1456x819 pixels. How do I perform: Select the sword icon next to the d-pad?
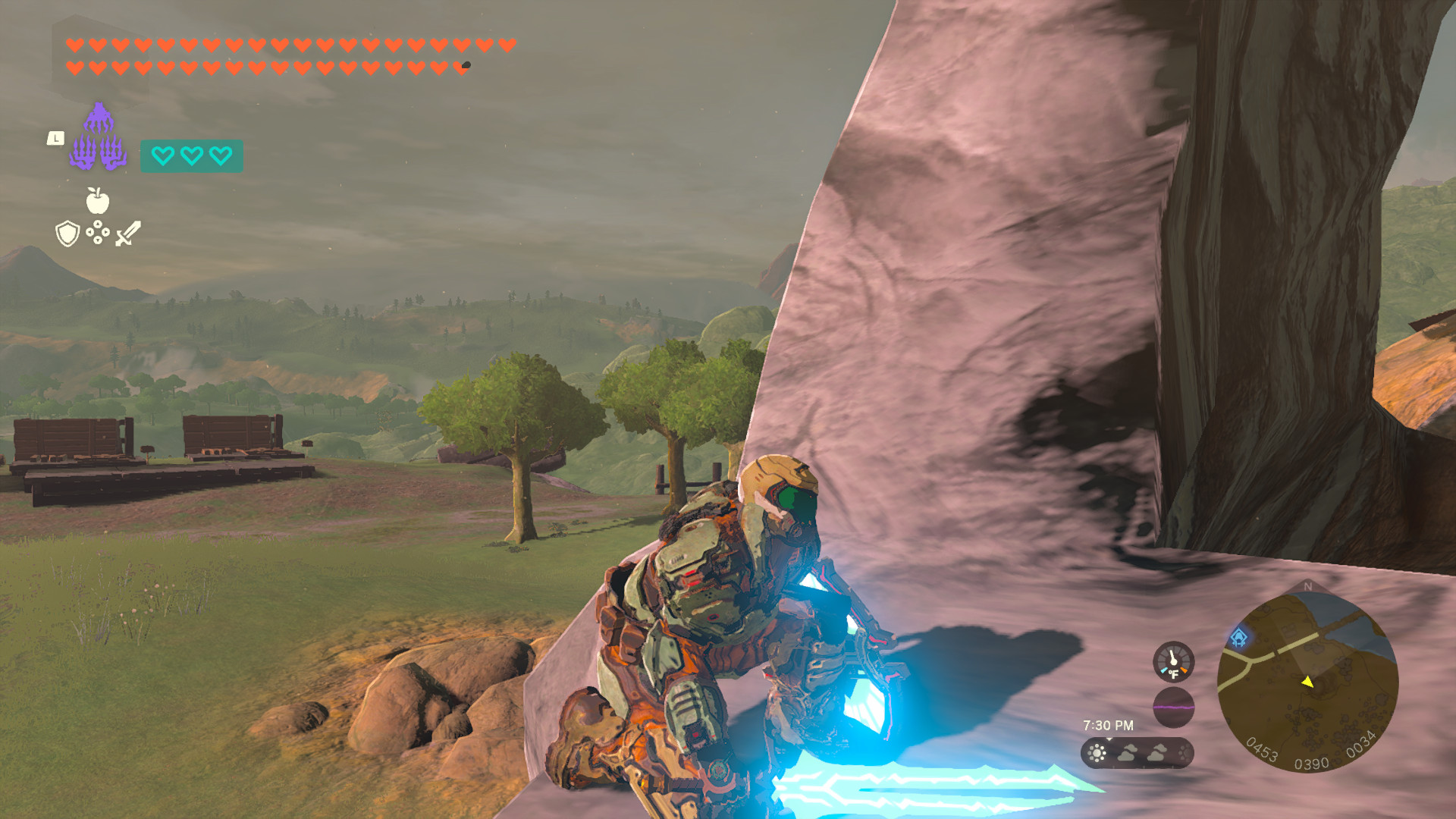(x=128, y=234)
